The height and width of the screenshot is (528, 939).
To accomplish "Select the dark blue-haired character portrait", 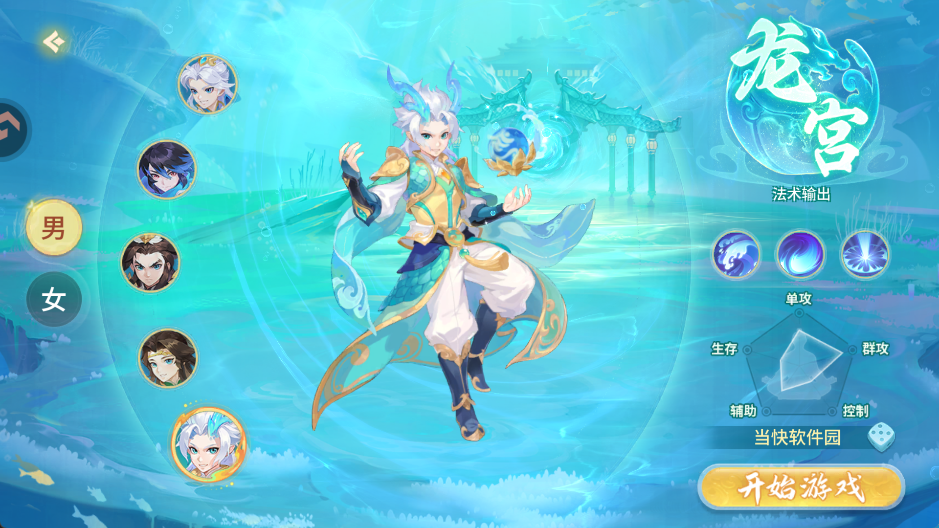I will coord(166,169).
